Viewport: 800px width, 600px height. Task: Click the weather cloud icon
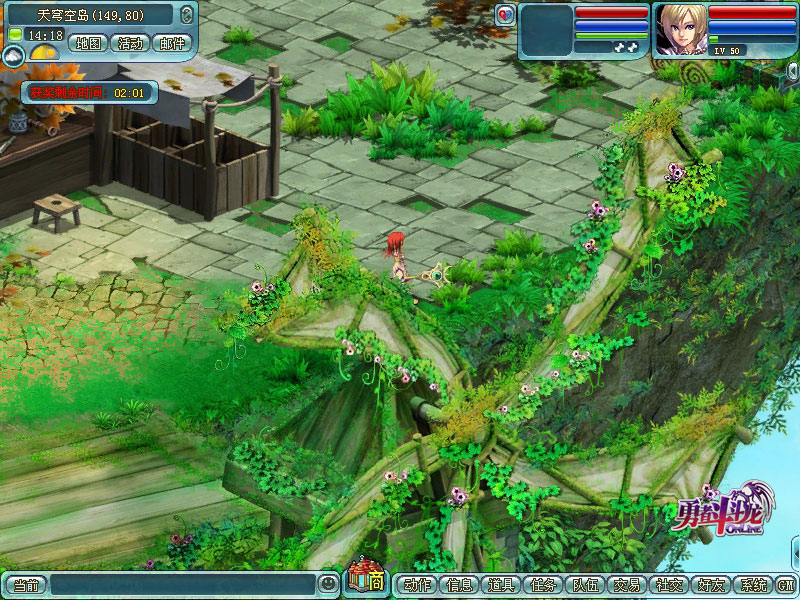tap(14, 57)
